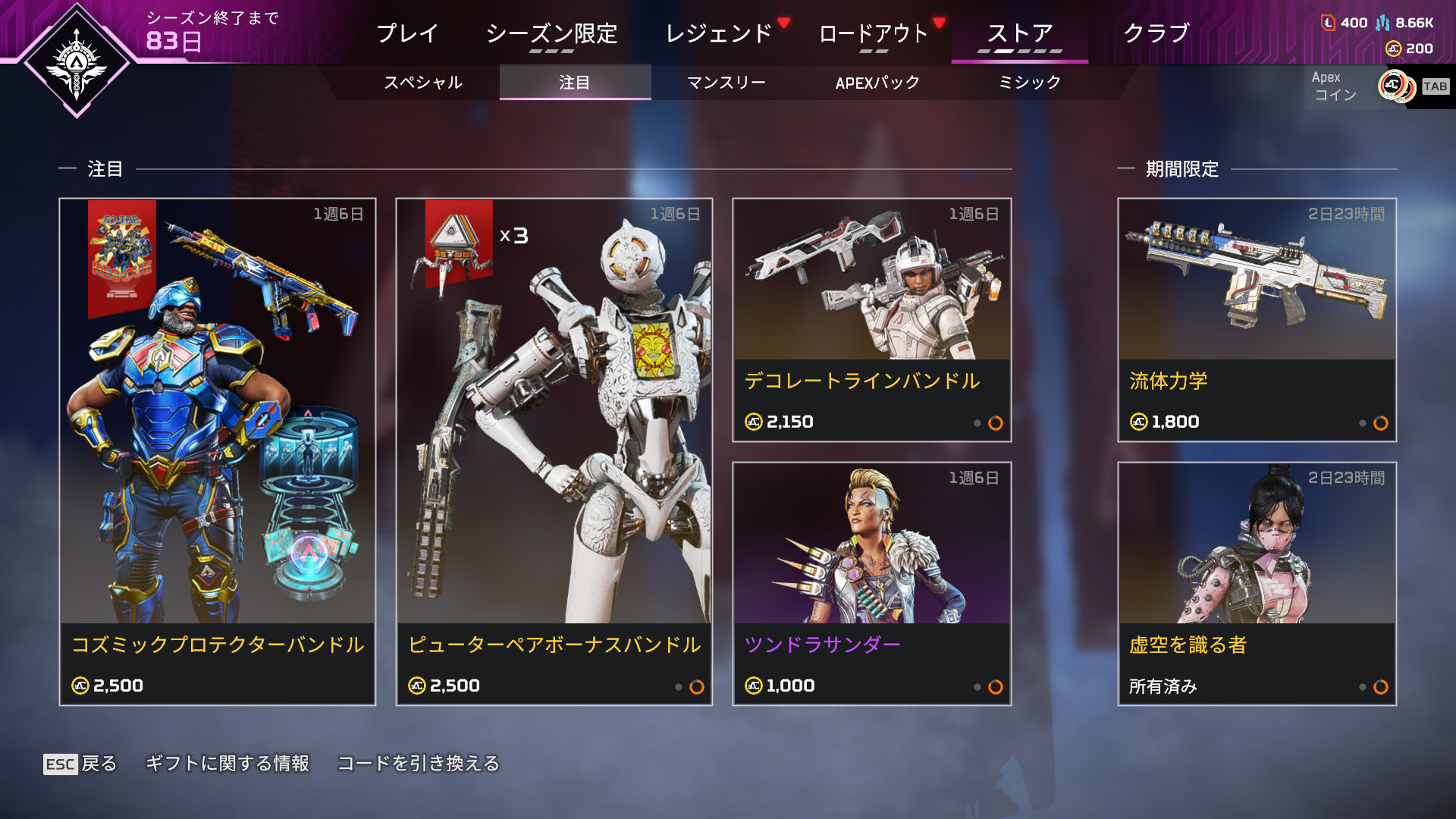The height and width of the screenshot is (819, 1456).
Task: Switch to the シーズン限定 tab
Action: 551,33
